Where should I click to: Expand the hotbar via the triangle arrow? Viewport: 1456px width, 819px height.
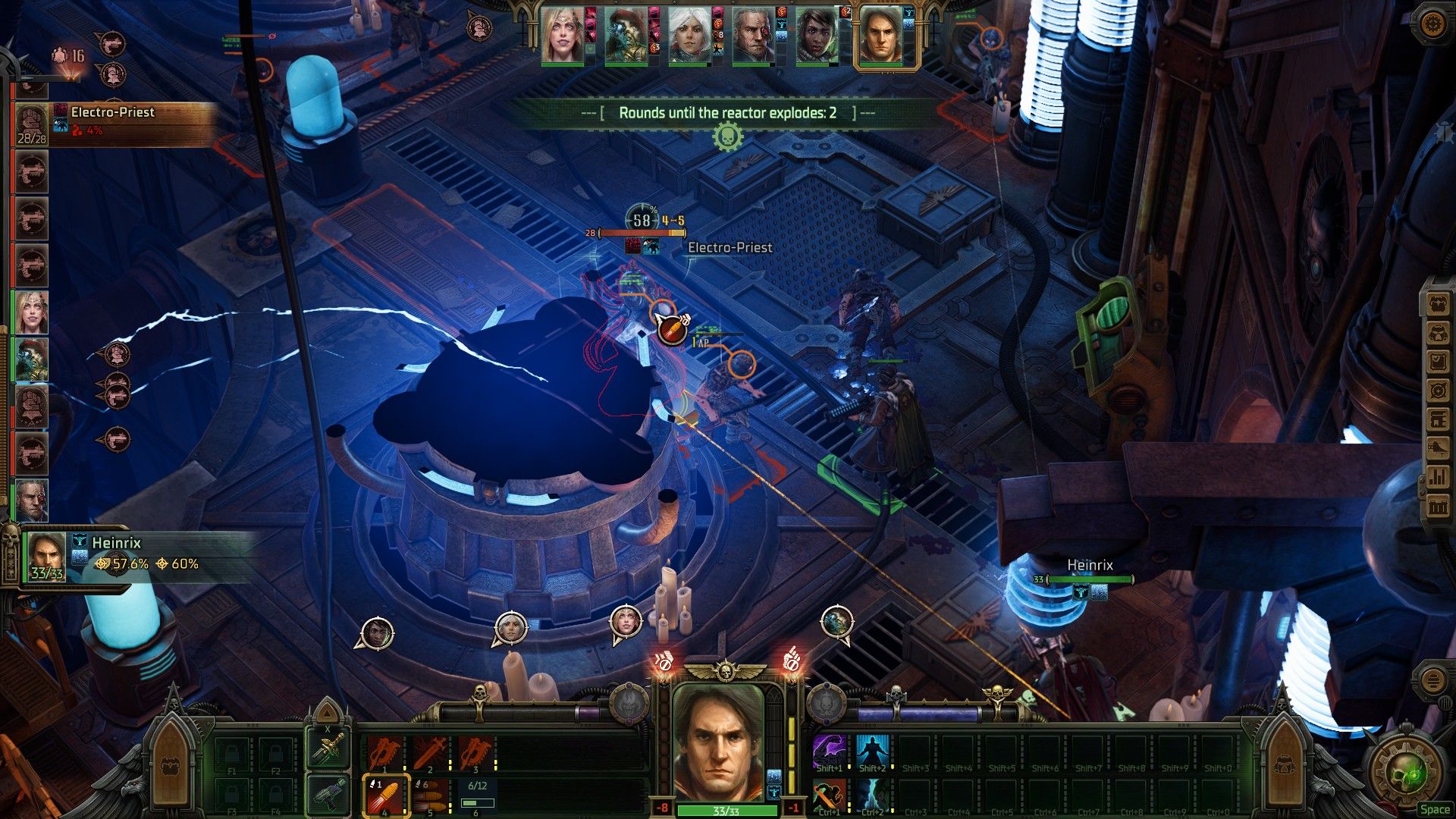pos(326,713)
